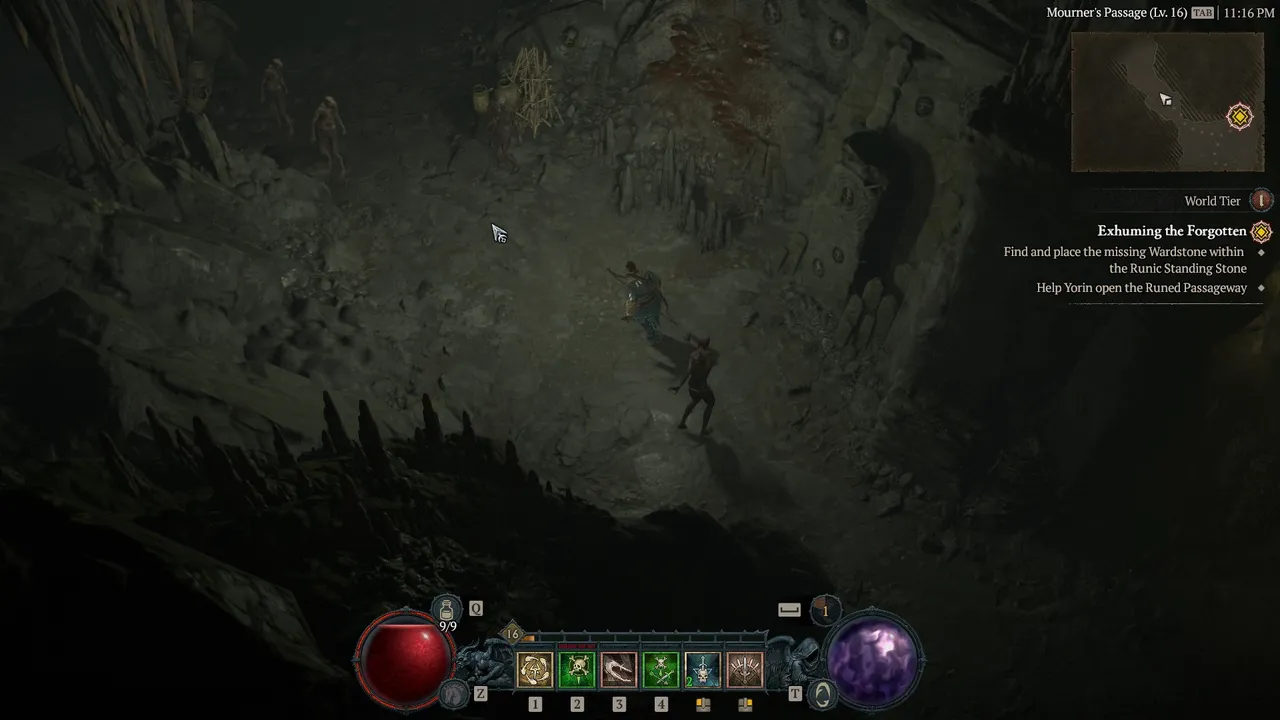Trigger the green skull-and-crossbones skill in slot 4

click(x=661, y=670)
